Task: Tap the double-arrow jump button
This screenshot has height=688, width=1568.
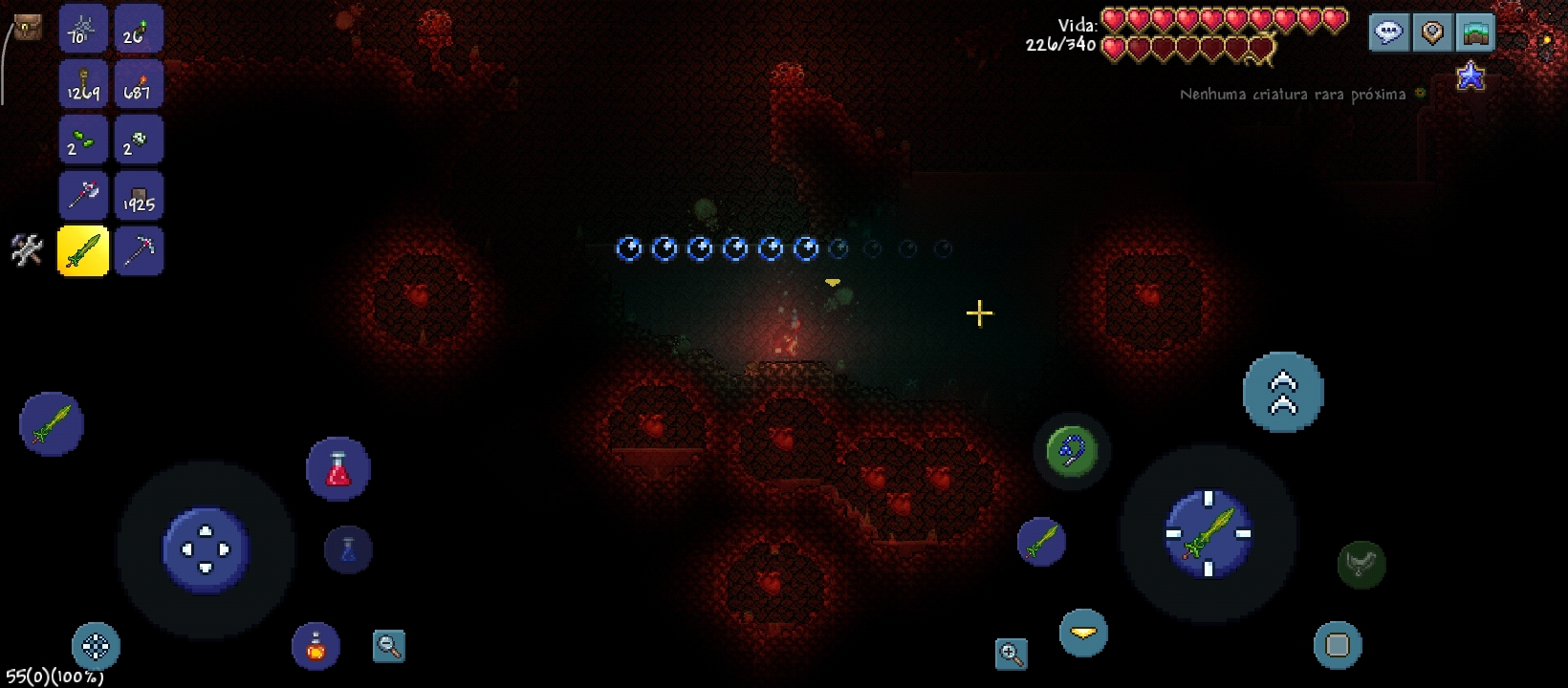Action: coord(1283,392)
